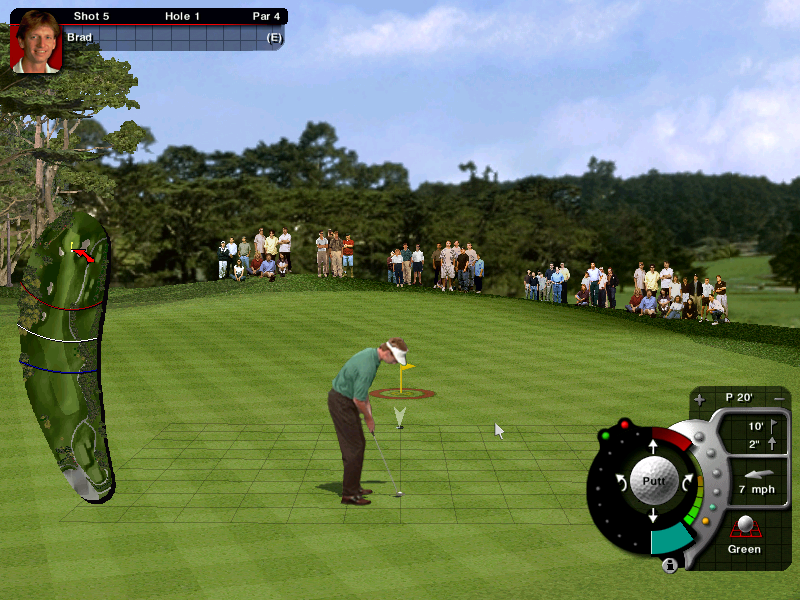This screenshot has width=800, height=600.
Task: Open the info button under the swing meter
Action: (x=669, y=565)
